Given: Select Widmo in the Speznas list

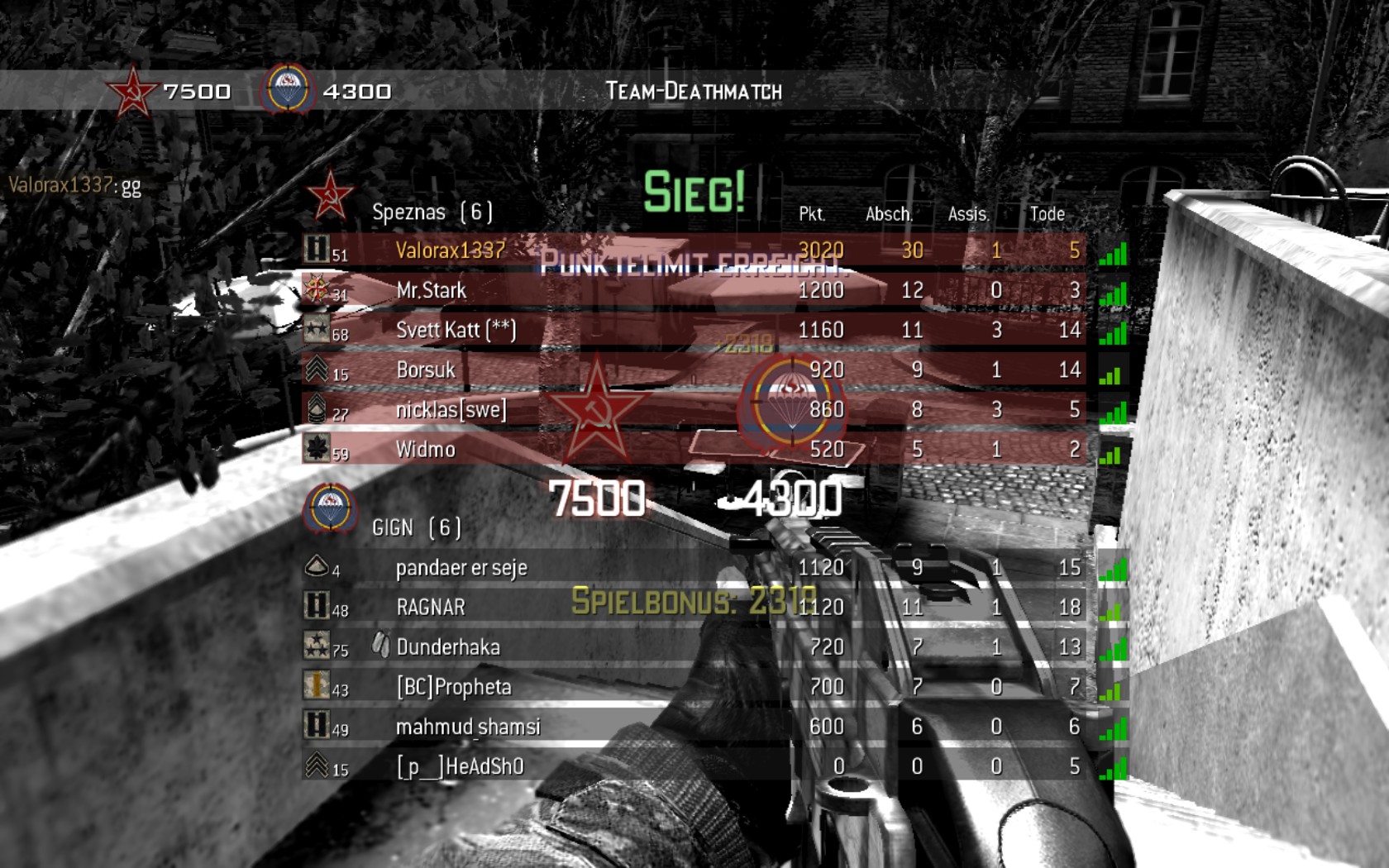Looking at the screenshot, I should [425, 449].
